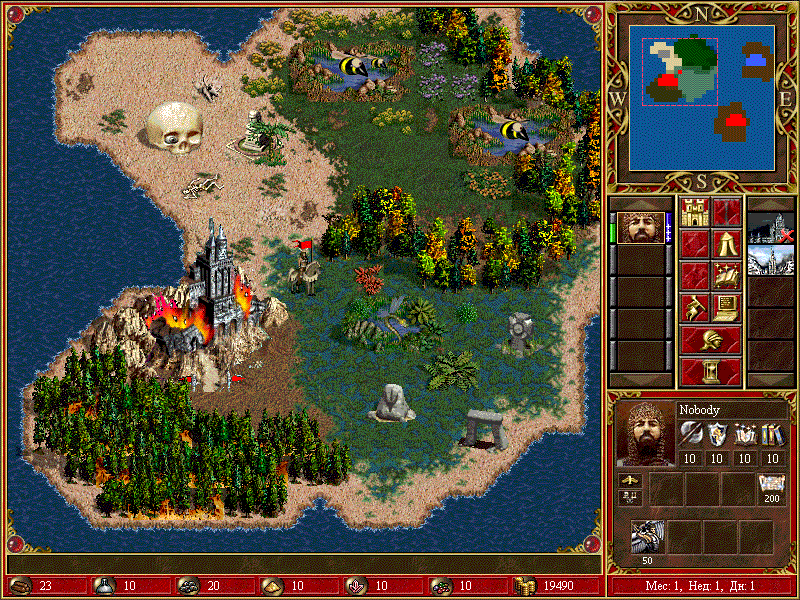Click the minimap to move the view
The image size is (800, 600).
(704, 95)
